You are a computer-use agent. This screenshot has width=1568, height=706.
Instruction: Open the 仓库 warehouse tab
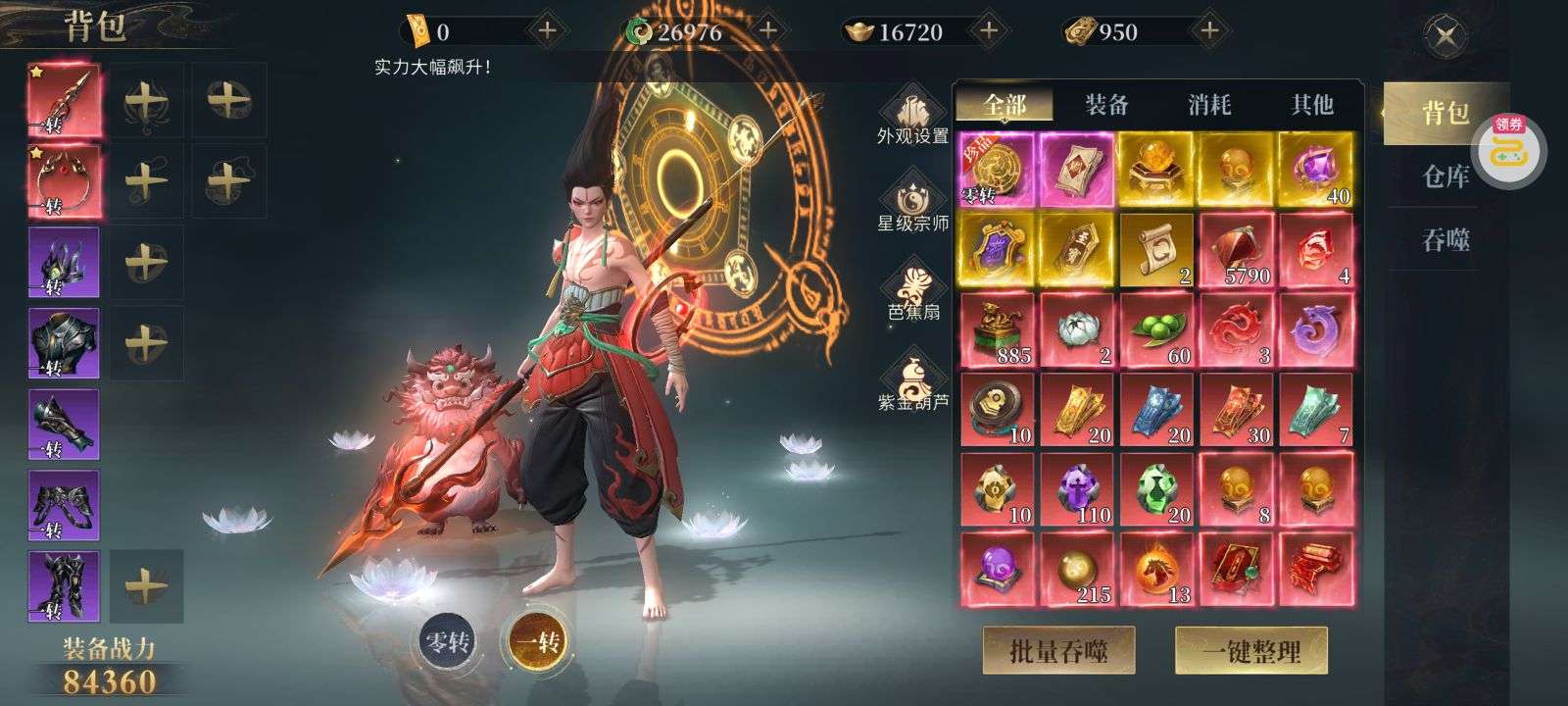pyautogui.click(x=1445, y=177)
